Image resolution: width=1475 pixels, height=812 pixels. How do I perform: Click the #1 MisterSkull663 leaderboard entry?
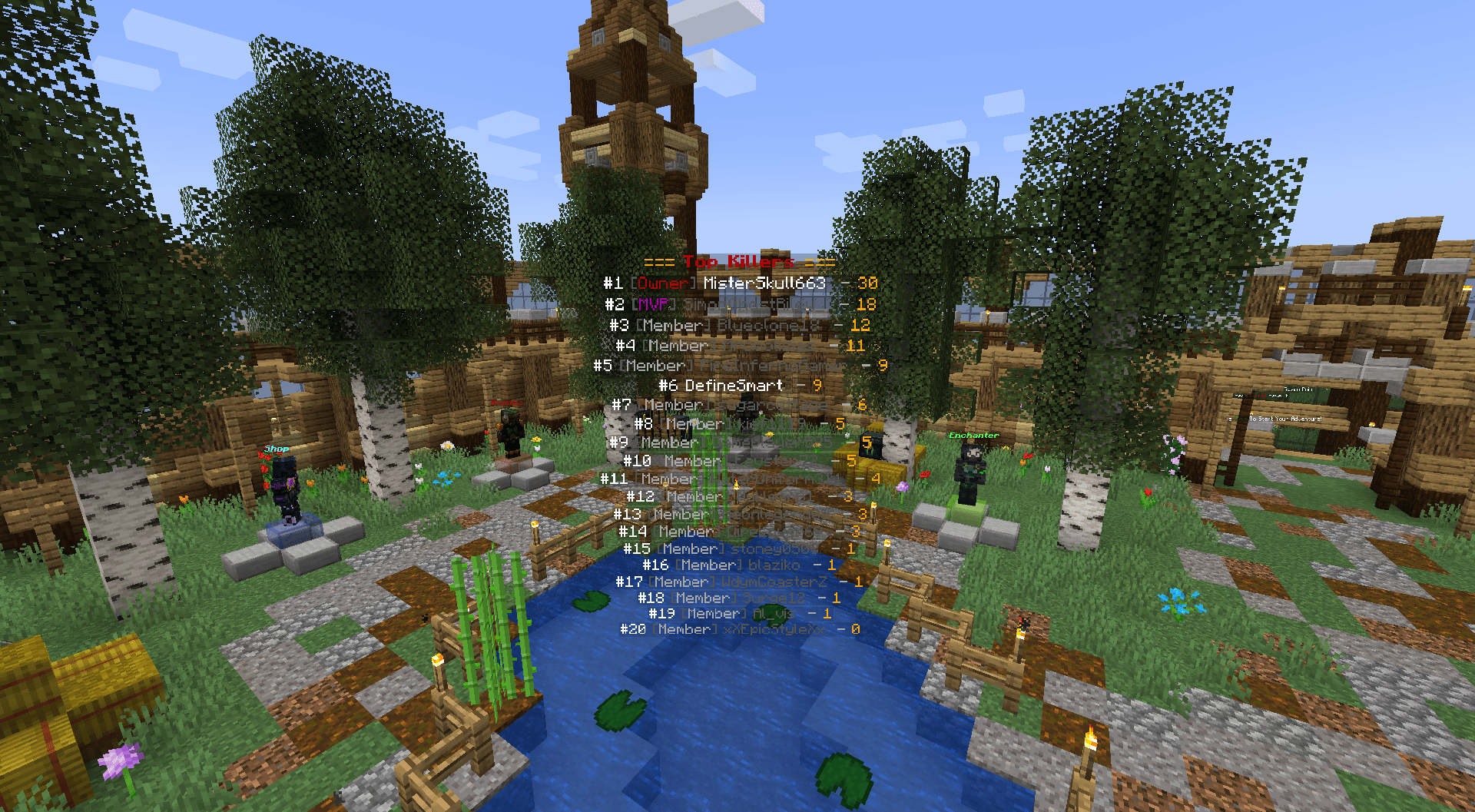[x=737, y=283]
